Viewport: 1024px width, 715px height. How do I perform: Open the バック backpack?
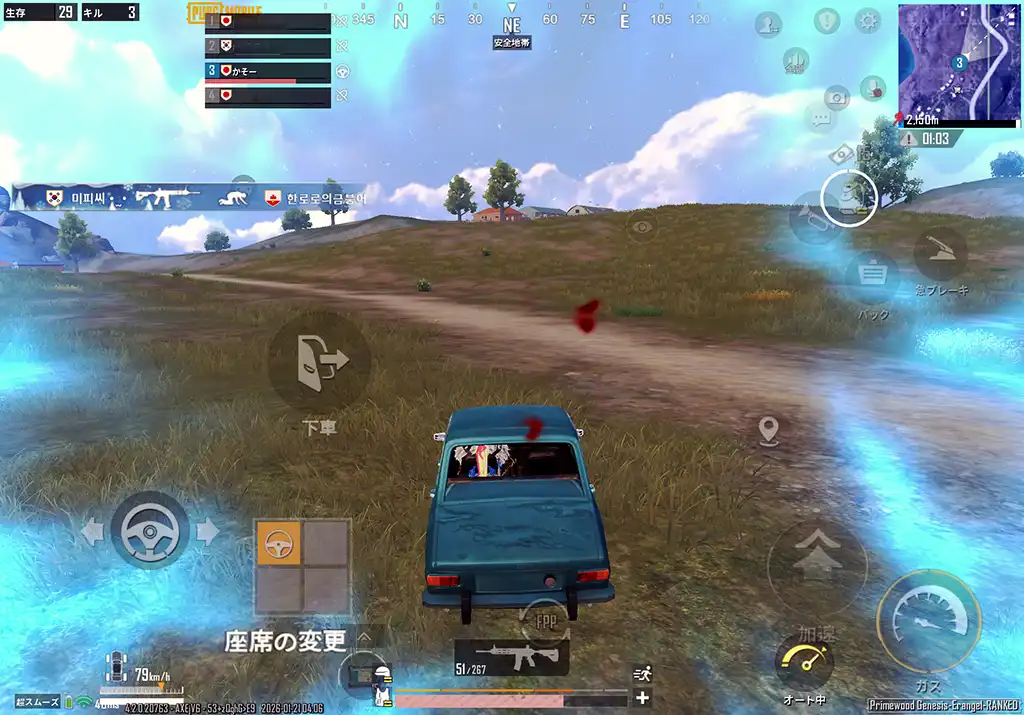click(x=872, y=274)
